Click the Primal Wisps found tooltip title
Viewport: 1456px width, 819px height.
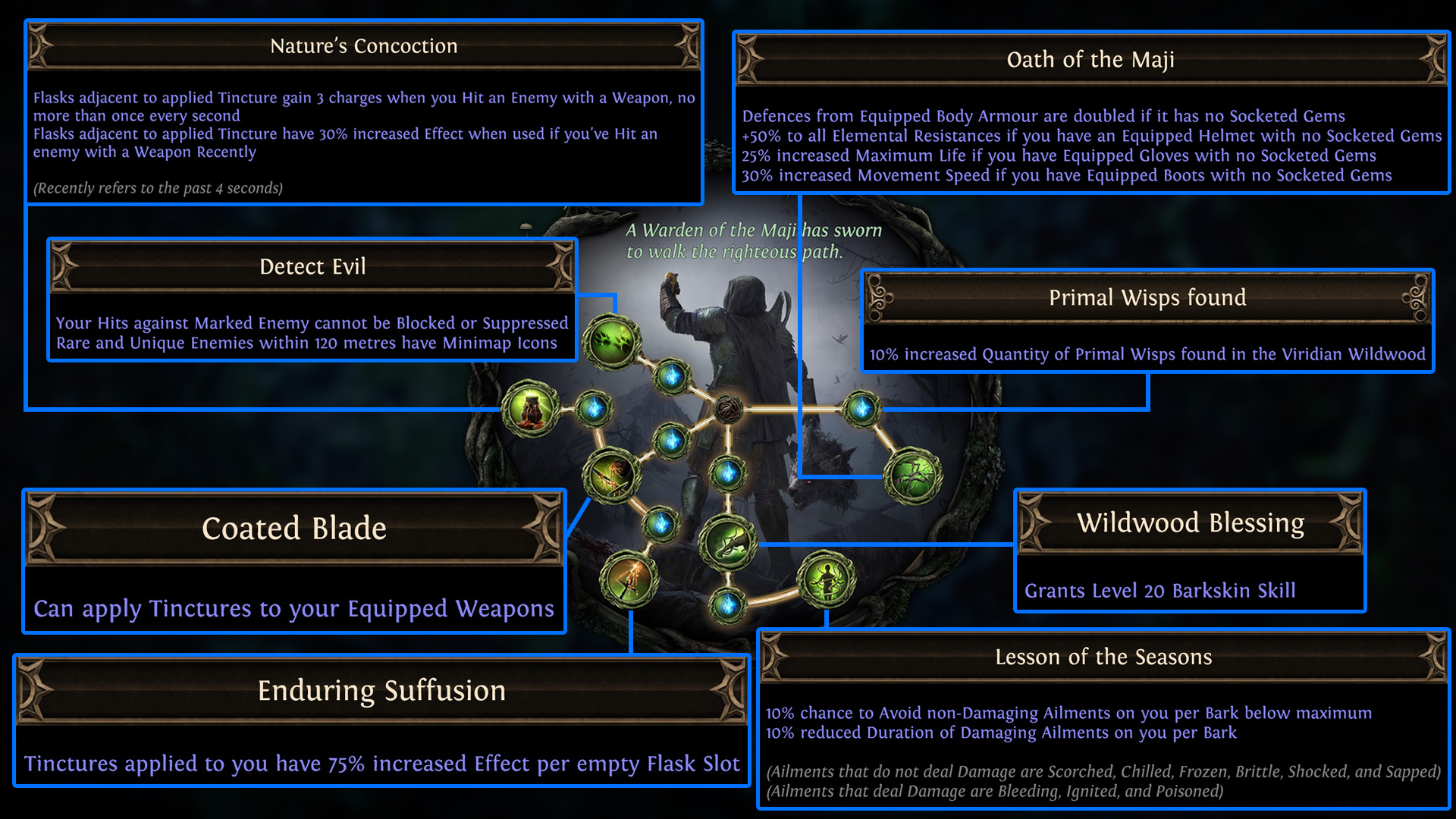click(1147, 297)
